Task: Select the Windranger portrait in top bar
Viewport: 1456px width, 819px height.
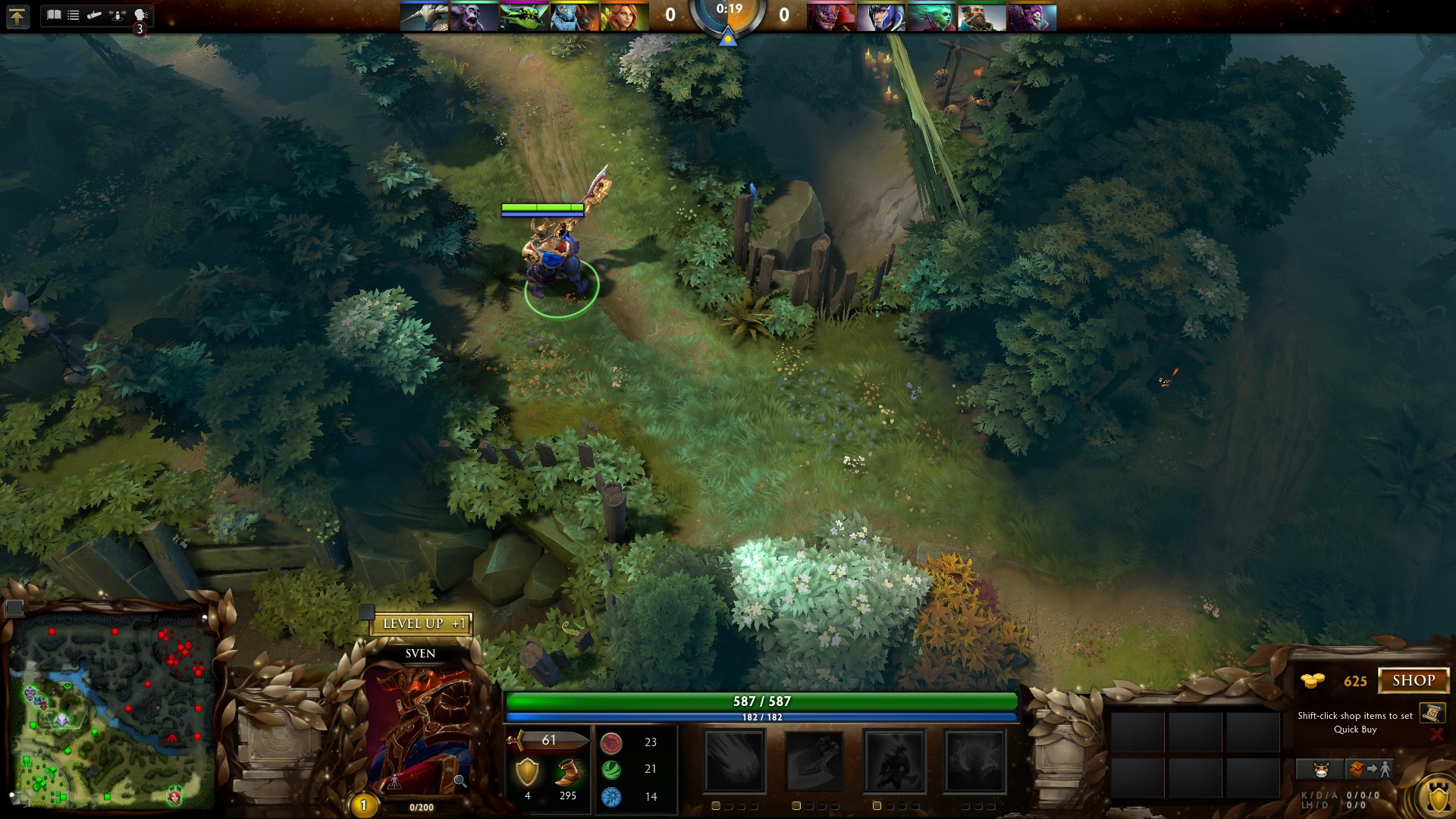Action: coord(624,17)
